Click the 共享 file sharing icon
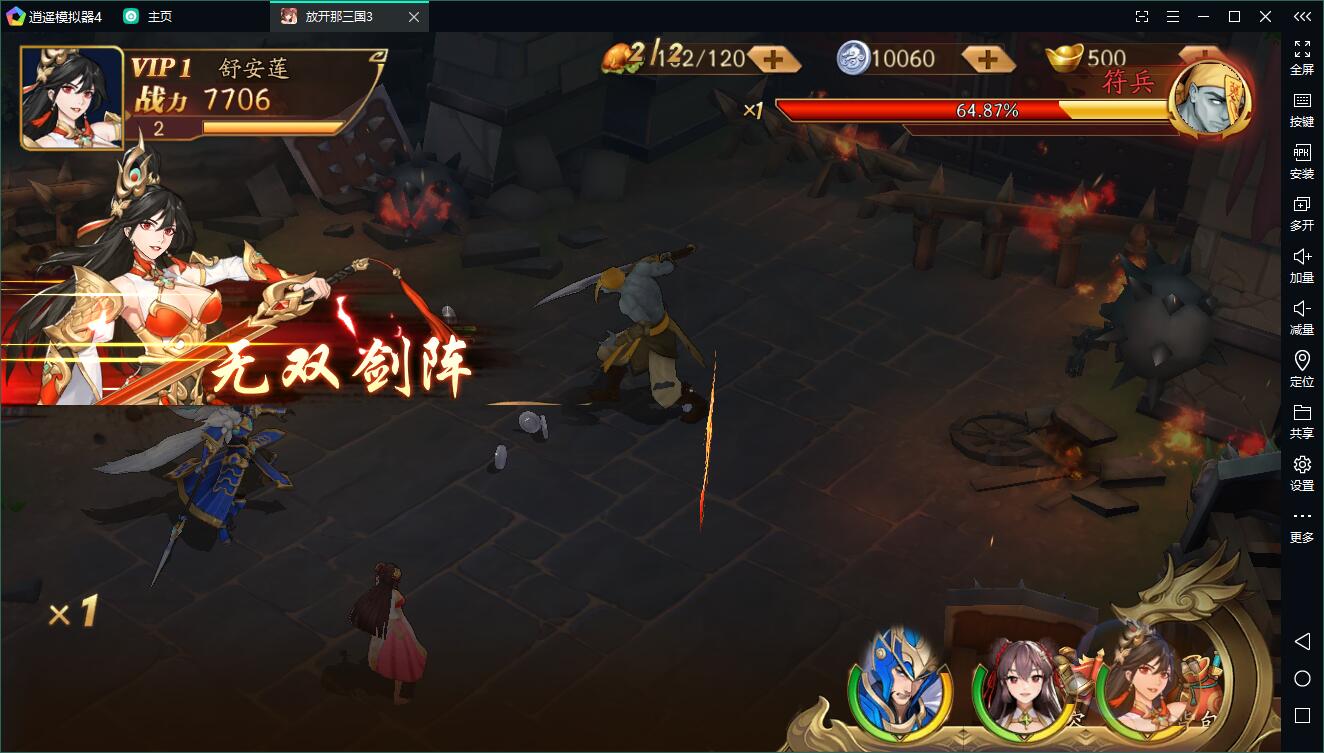Image resolution: width=1324 pixels, height=753 pixels. click(x=1302, y=423)
